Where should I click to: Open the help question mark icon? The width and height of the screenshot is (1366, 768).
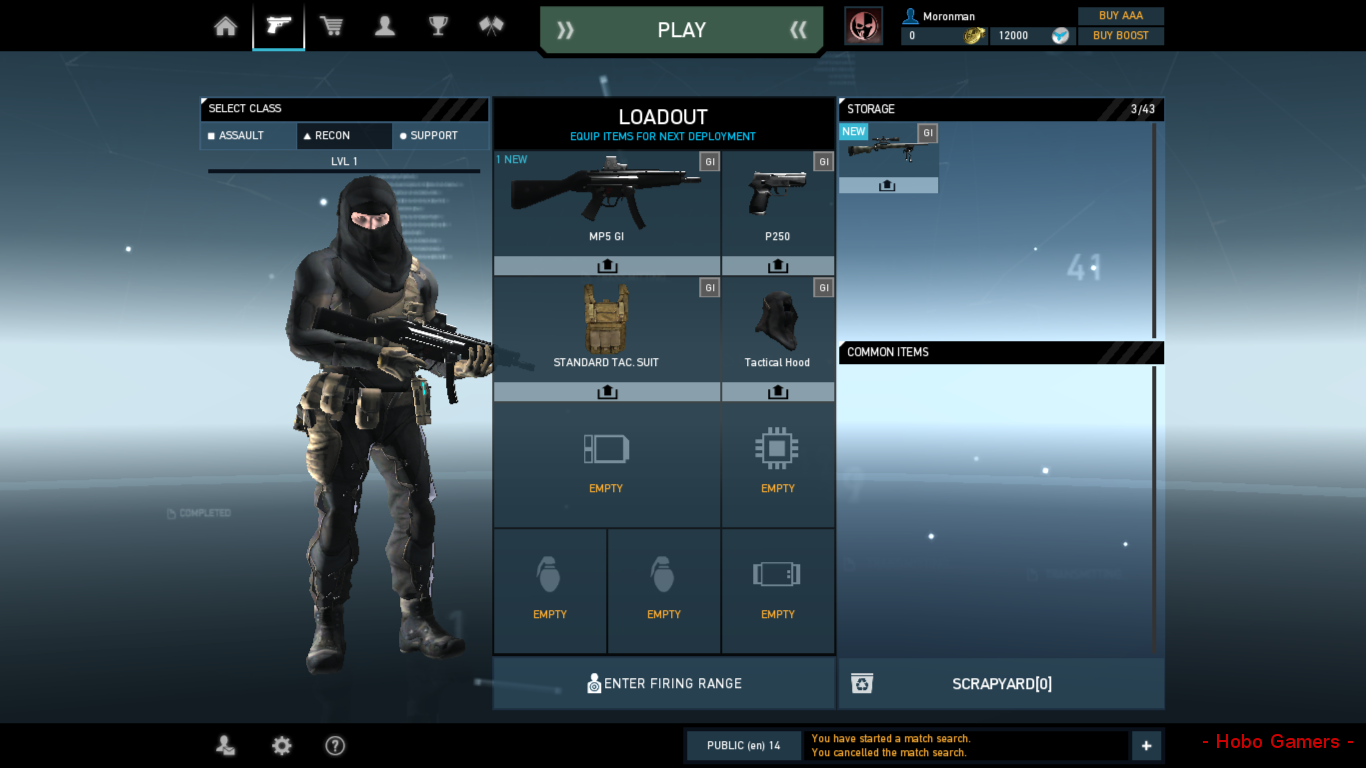point(334,745)
